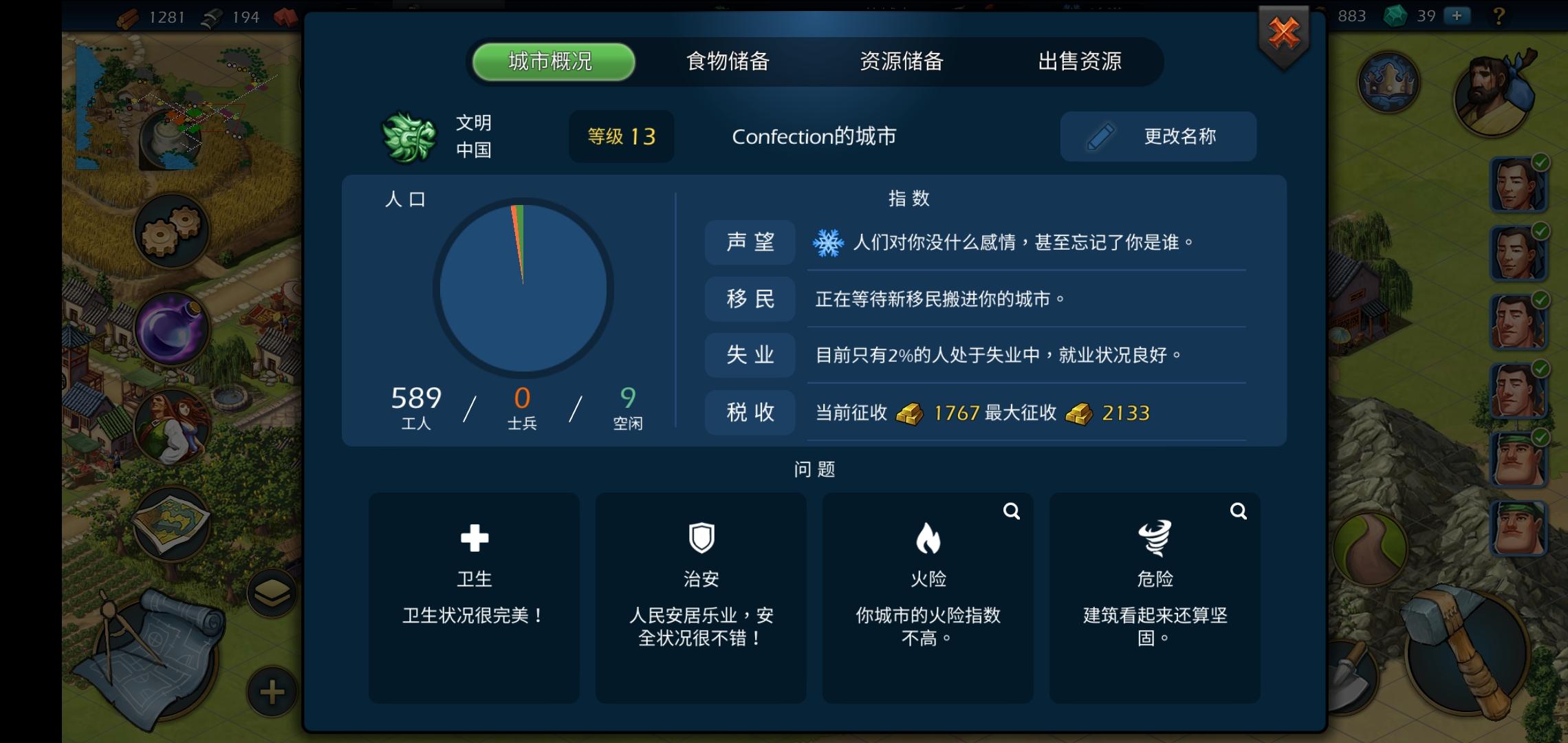1568x743 pixels.
Task: Open the 出售资源 tab
Action: click(x=1080, y=61)
